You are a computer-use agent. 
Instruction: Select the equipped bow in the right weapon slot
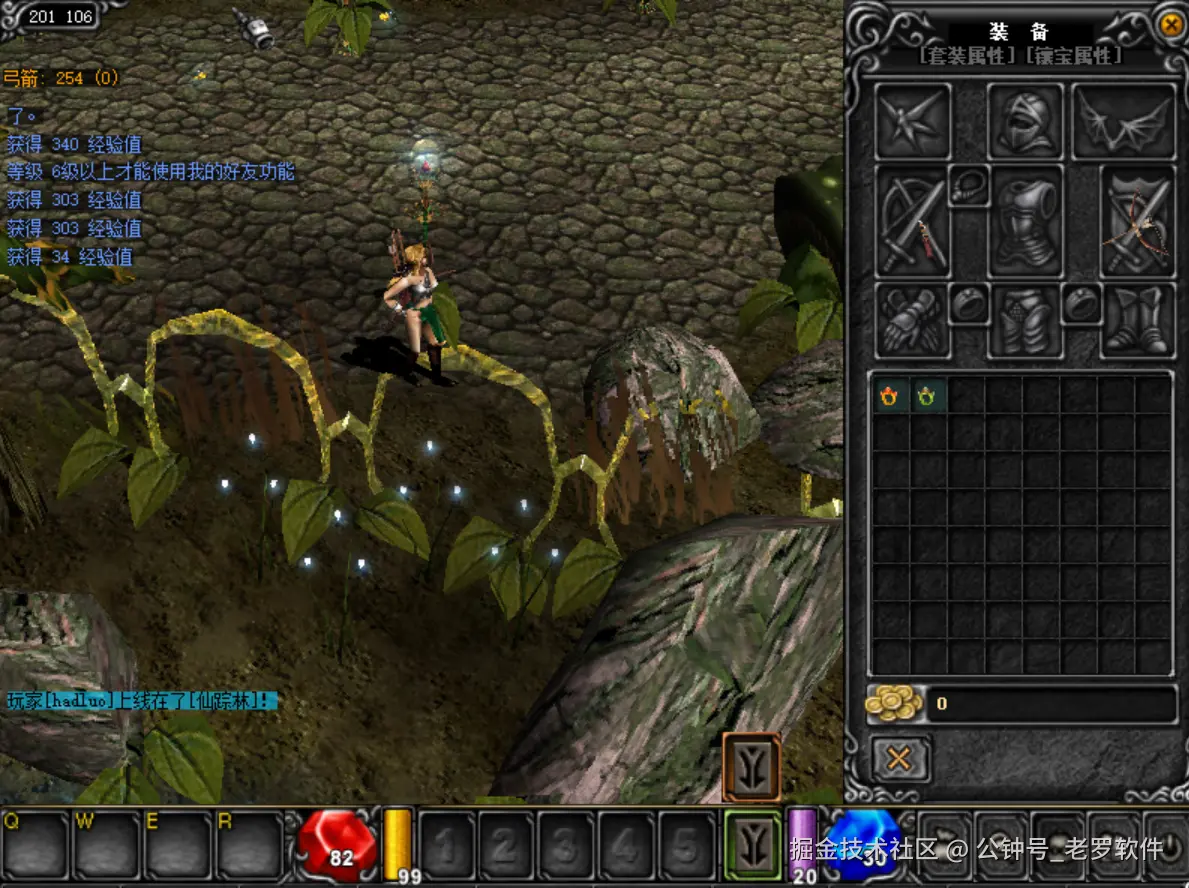(1138, 222)
